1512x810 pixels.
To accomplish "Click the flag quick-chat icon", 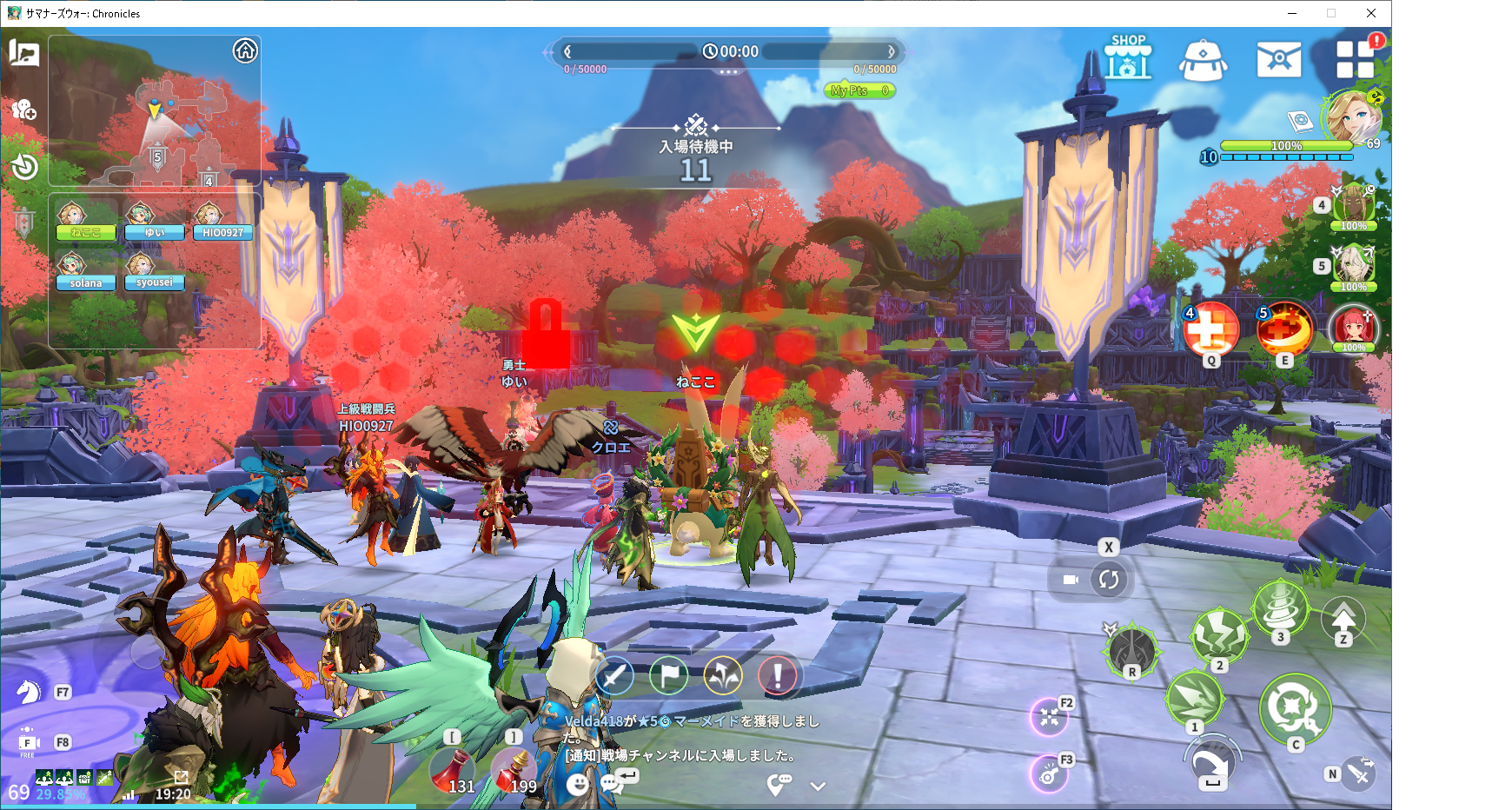I will click(668, 675).
